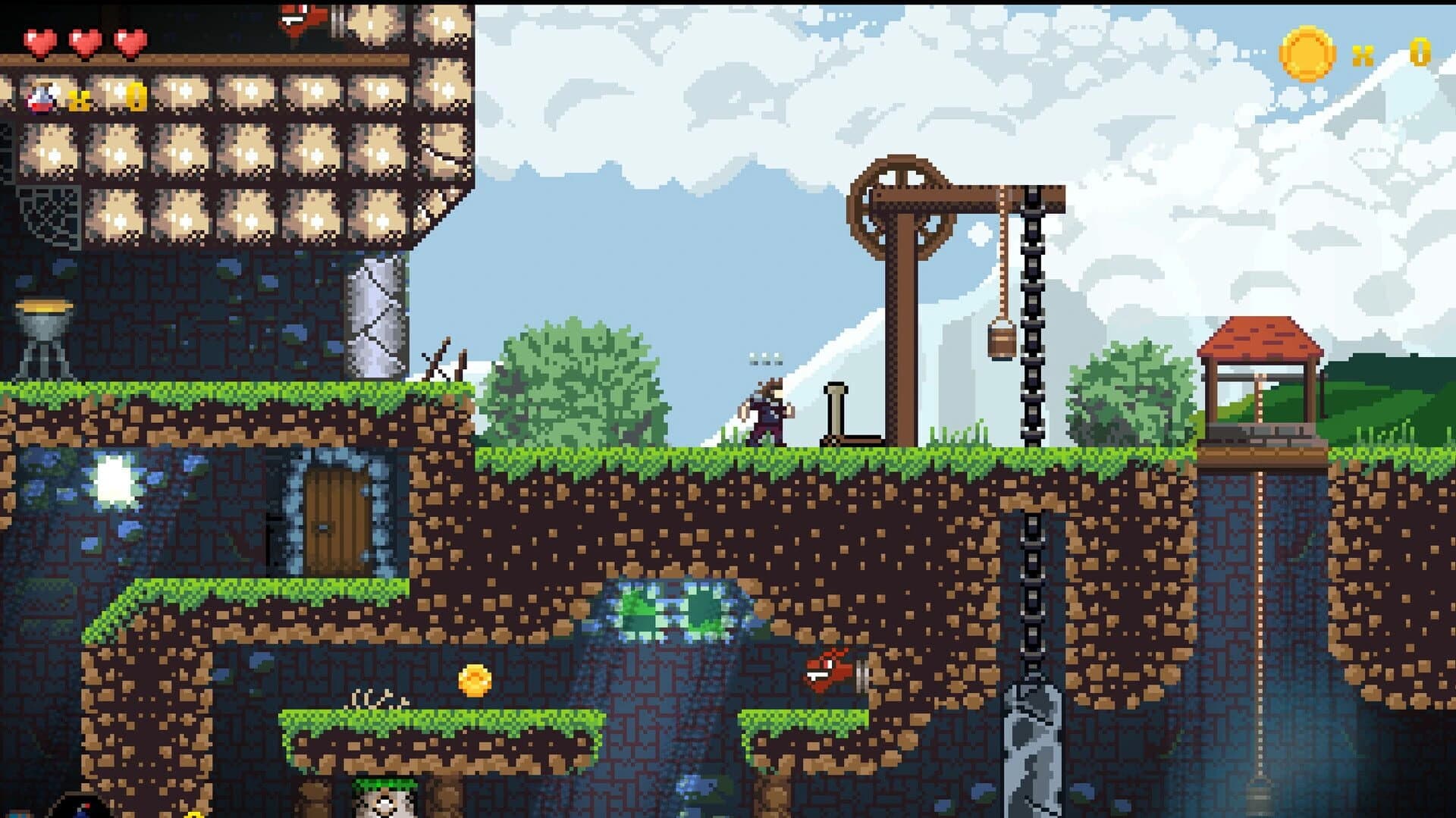Viewport: 1456px width, 818px height.
Task: Click the red bat hanging from the ceiling
Action: [x=300, y=15]
